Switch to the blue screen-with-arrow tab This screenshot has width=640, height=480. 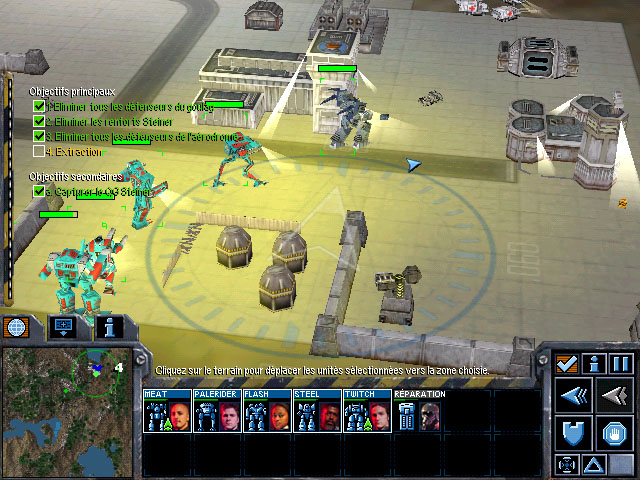click(x=62, y=327)
